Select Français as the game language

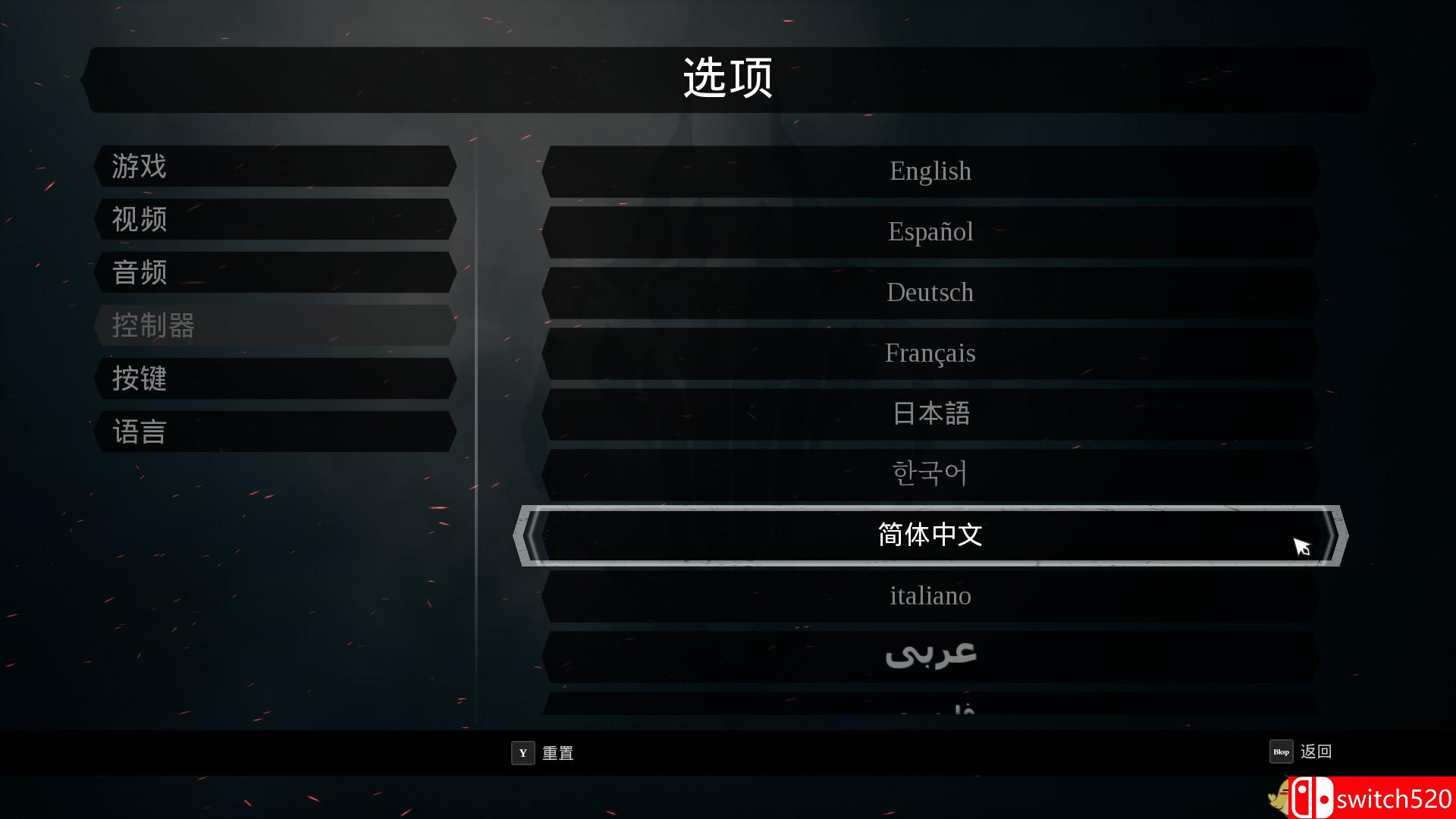pyautogui.click(x=930, y=353)
